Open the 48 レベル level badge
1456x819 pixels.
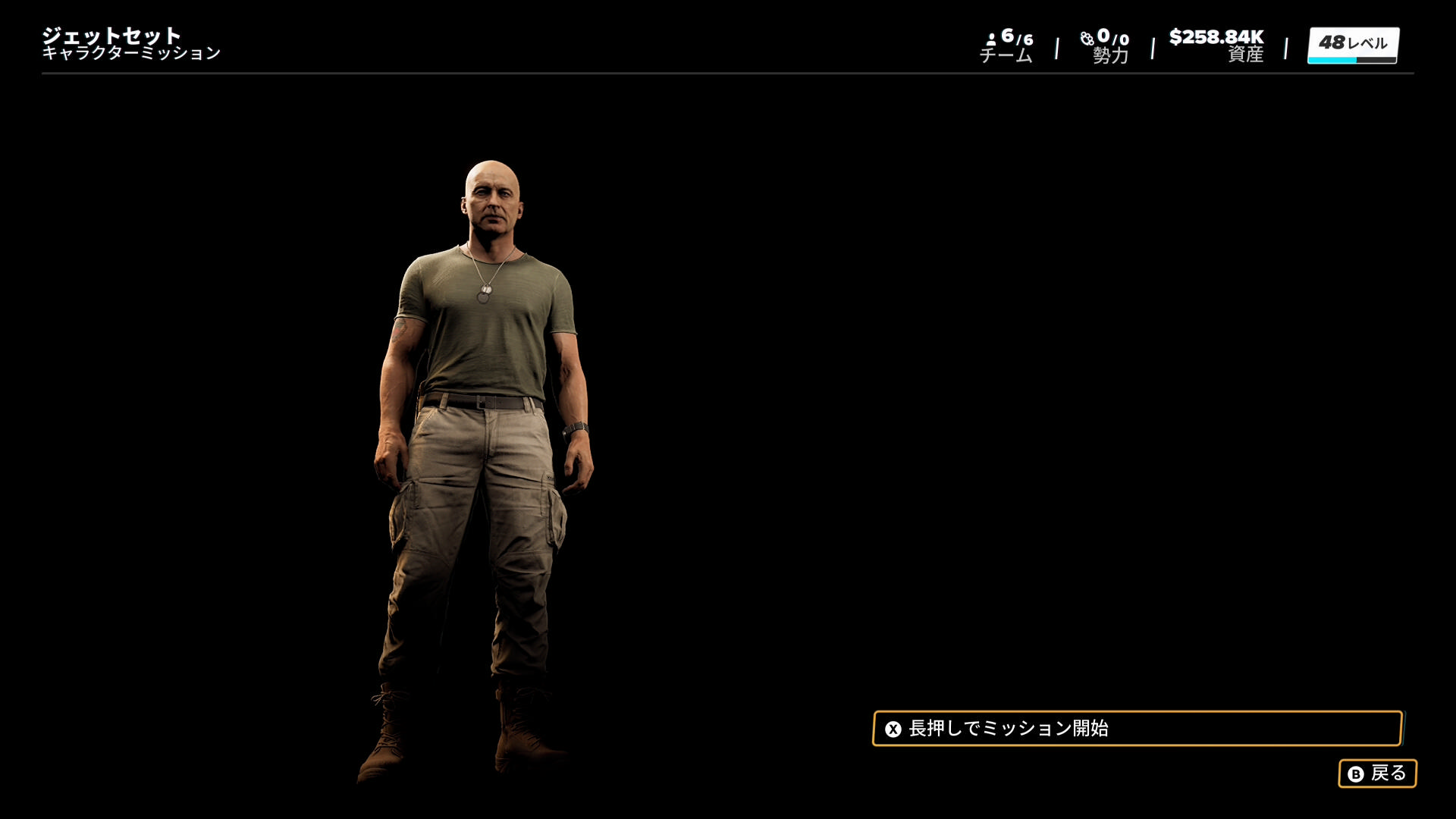1353,45
